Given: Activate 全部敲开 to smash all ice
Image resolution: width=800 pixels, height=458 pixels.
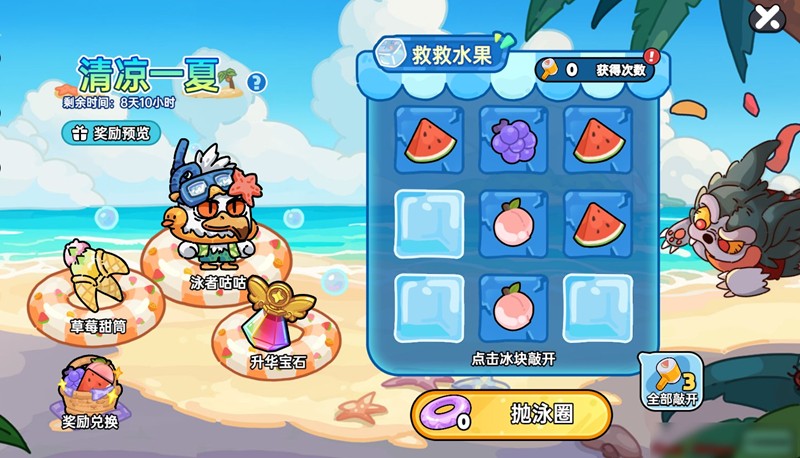Looking at the screenshot, I should pos(672,381).
